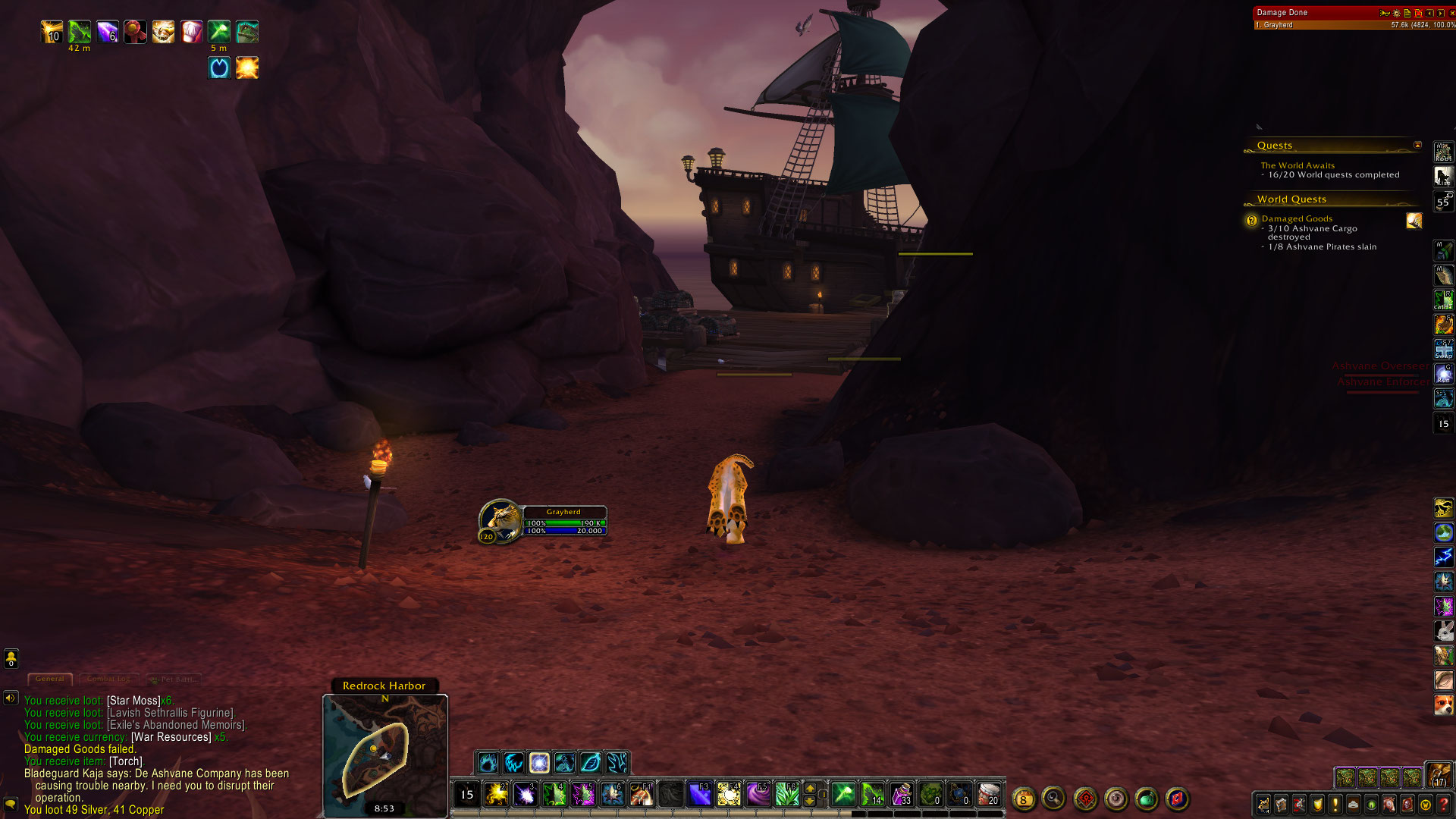Switch to the General chat tab
The width and height of the screenshot is (1456, 819).
tap(50, 679)
